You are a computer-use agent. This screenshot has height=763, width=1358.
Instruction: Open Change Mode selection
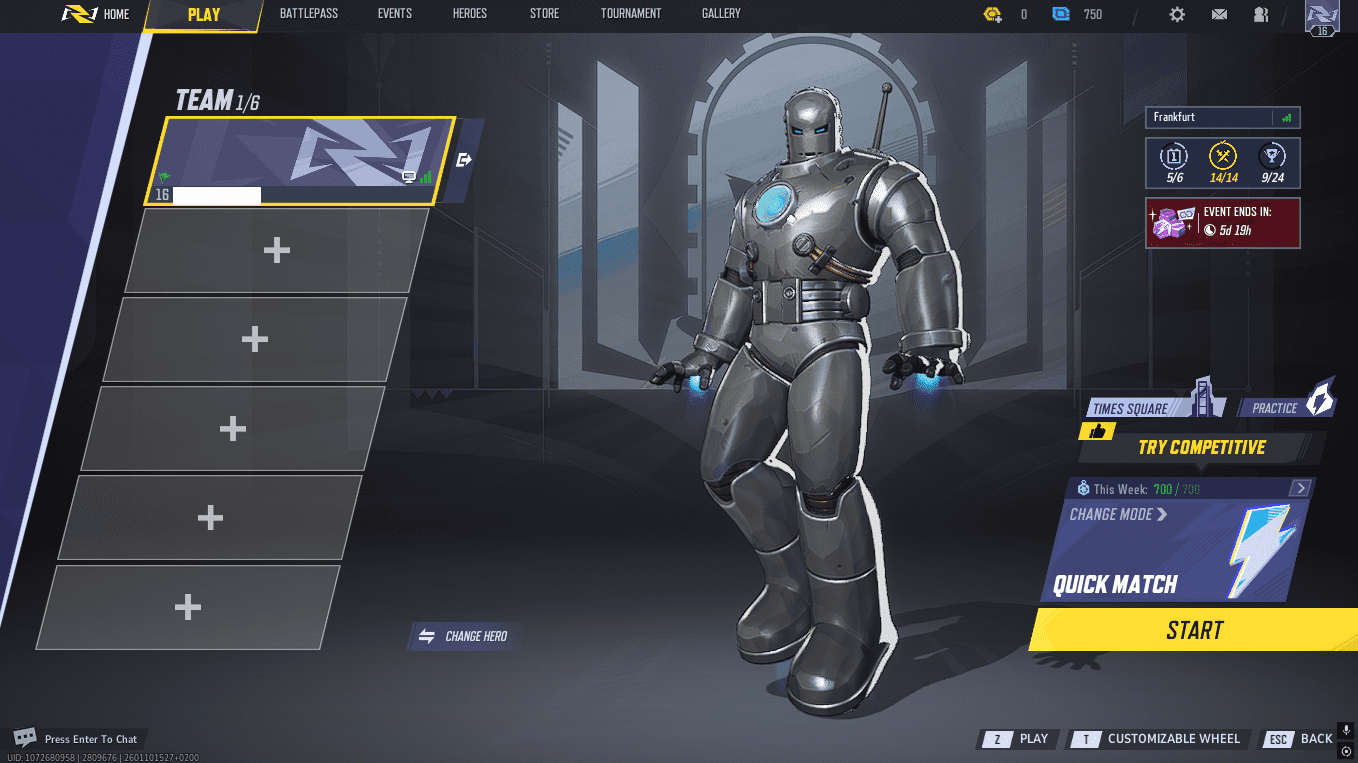coord(1116,514)
